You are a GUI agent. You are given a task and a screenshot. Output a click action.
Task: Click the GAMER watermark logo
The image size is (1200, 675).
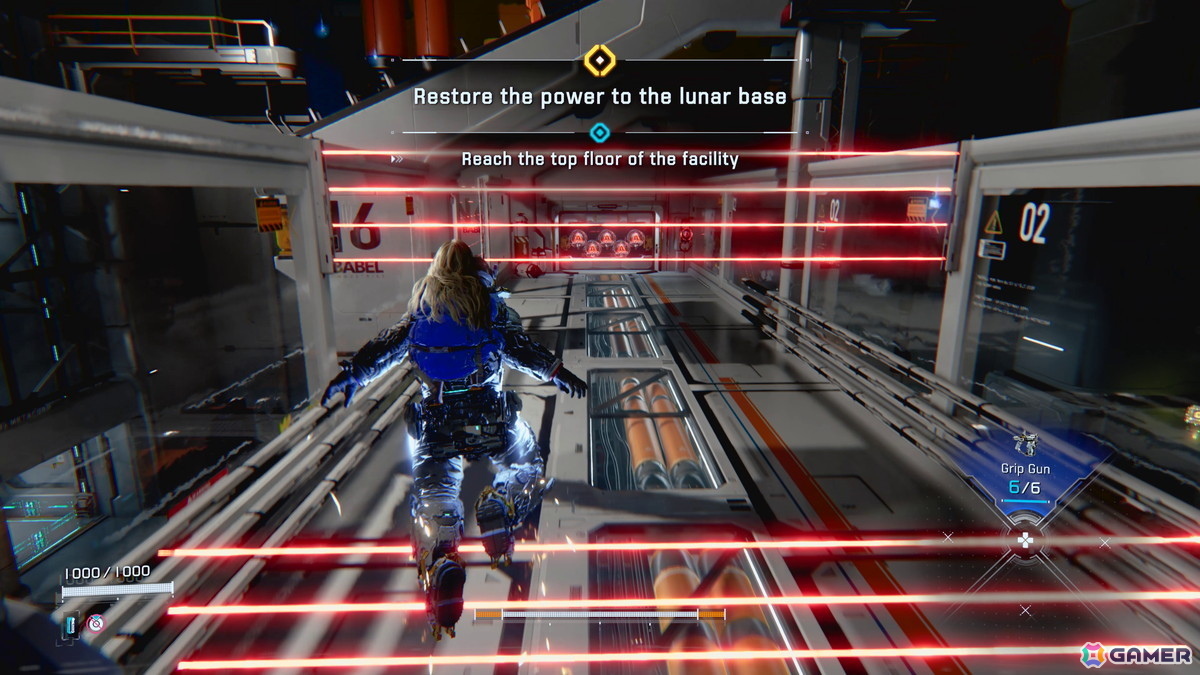(x=1136, y=654)
